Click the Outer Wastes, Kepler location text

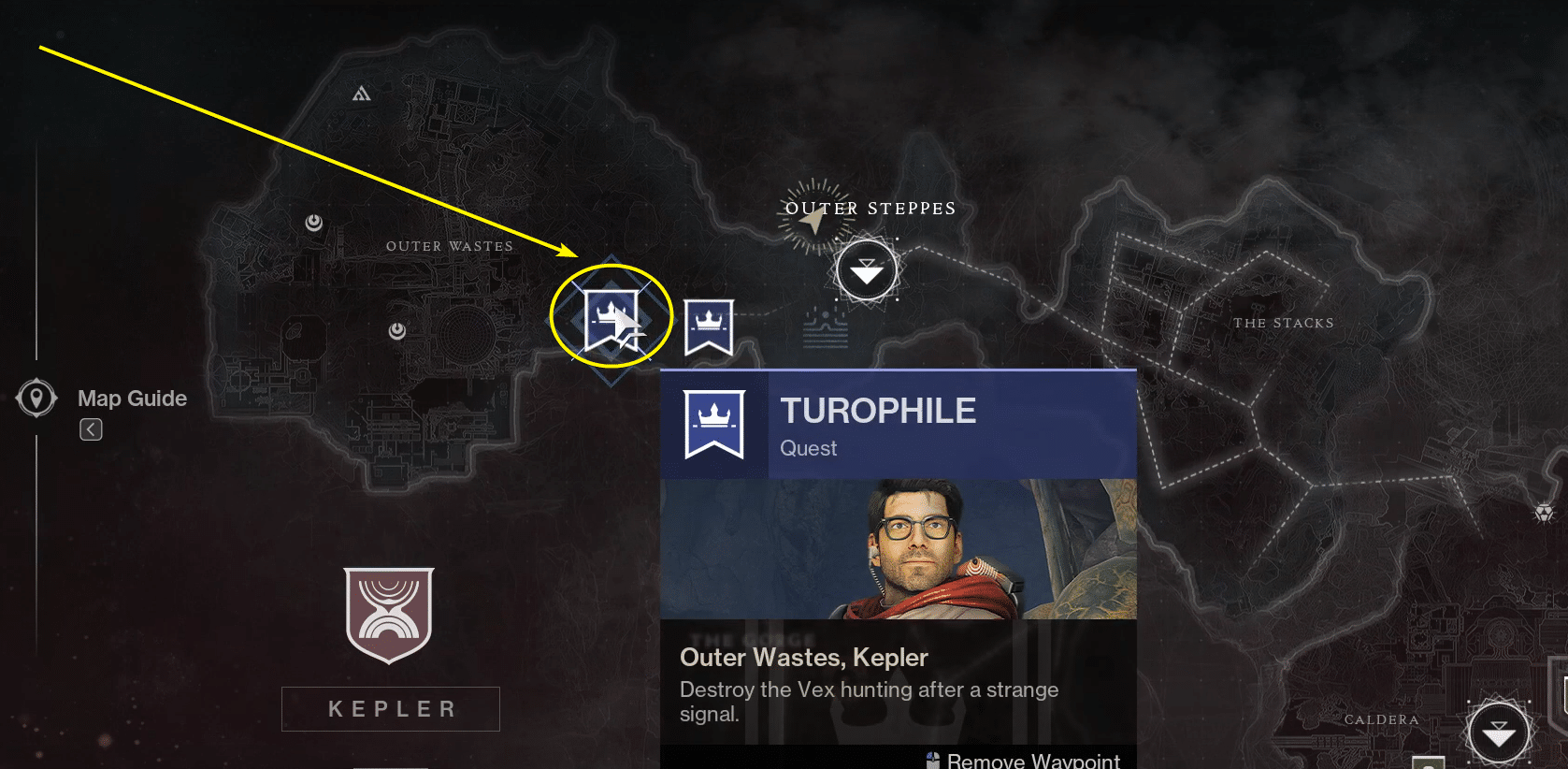click(x=802, y=658)
